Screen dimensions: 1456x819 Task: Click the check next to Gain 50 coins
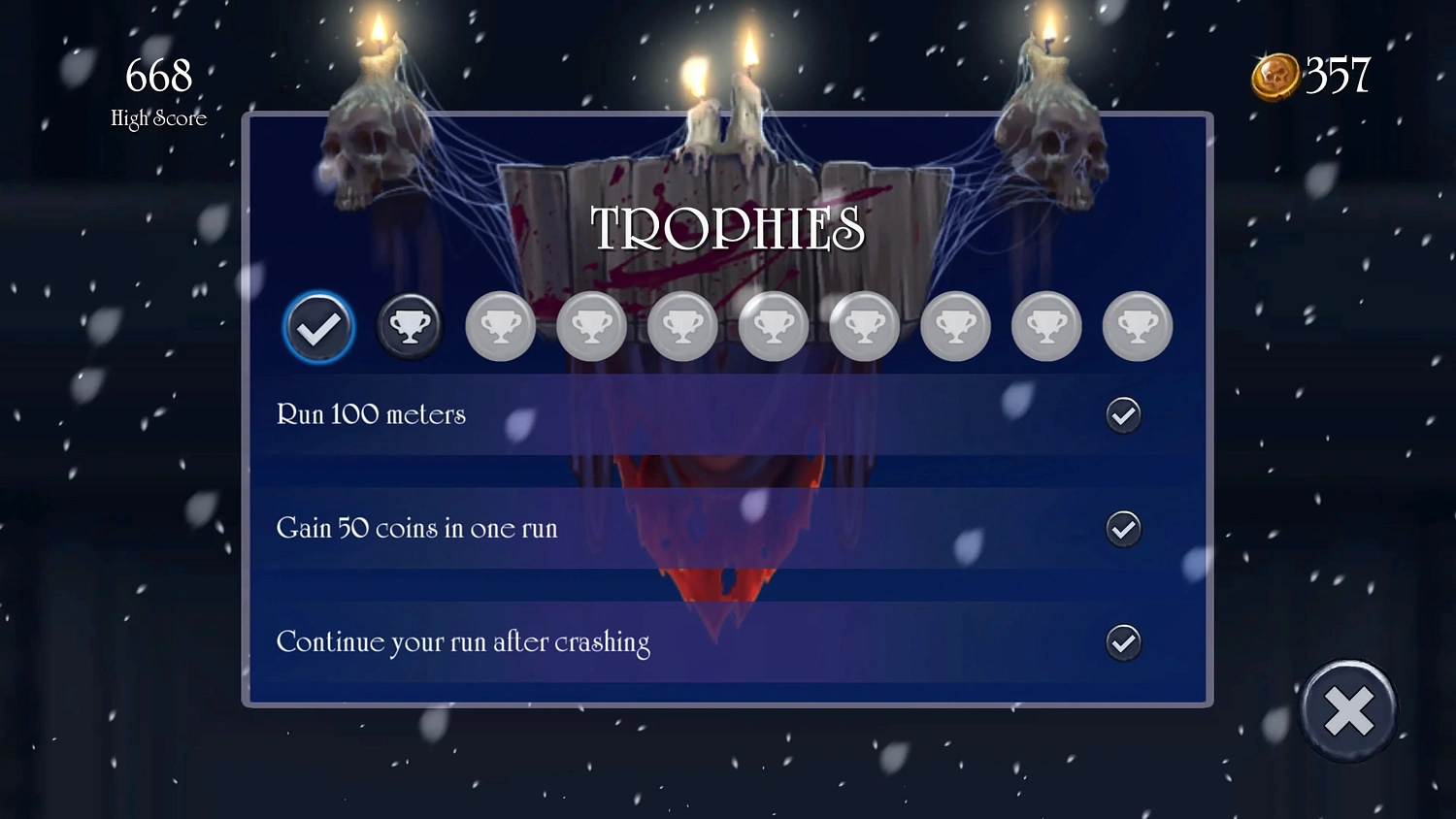coord(1123,528)
